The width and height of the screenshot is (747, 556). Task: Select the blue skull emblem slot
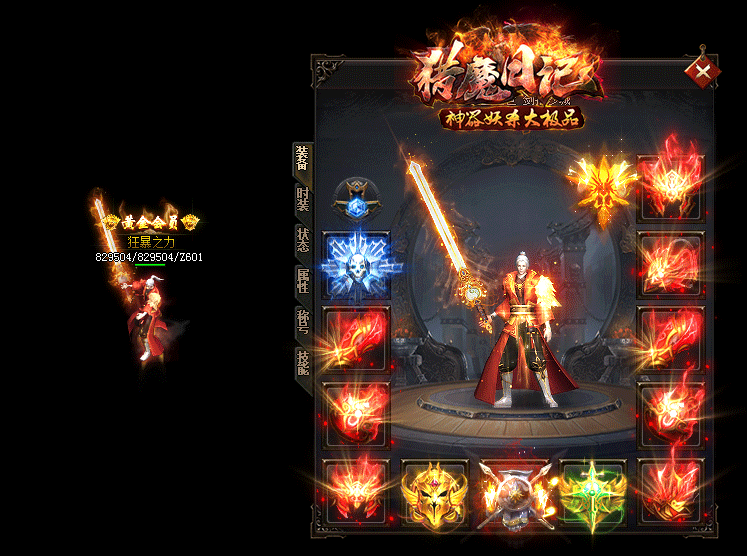356,264
